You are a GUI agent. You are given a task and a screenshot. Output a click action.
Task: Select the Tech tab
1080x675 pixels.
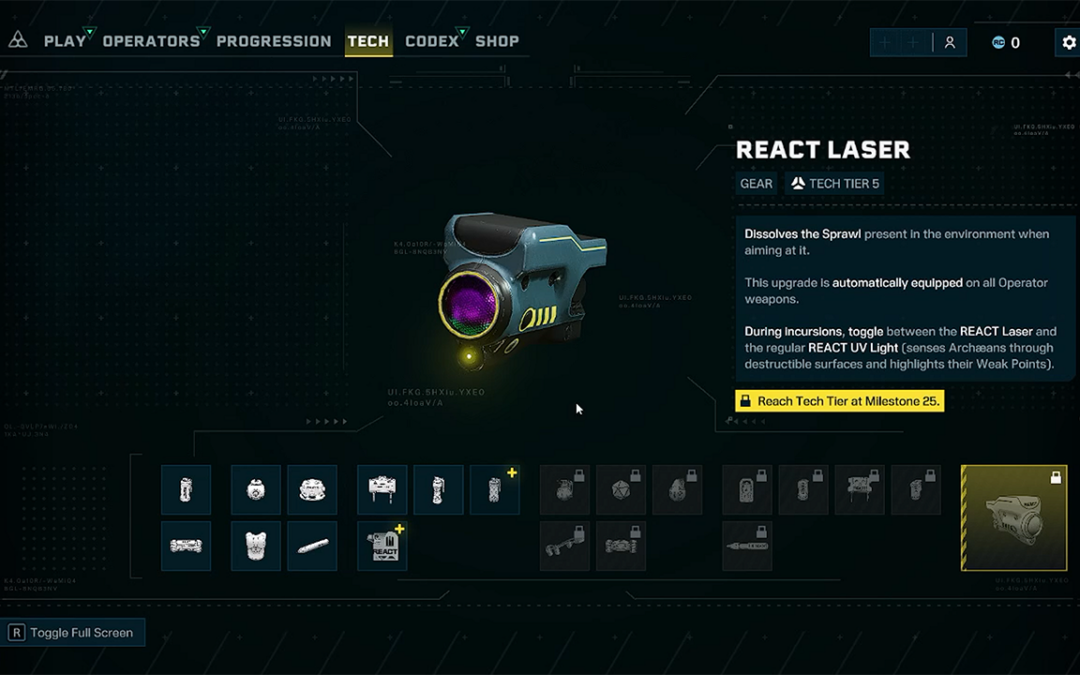click(368, 41)
